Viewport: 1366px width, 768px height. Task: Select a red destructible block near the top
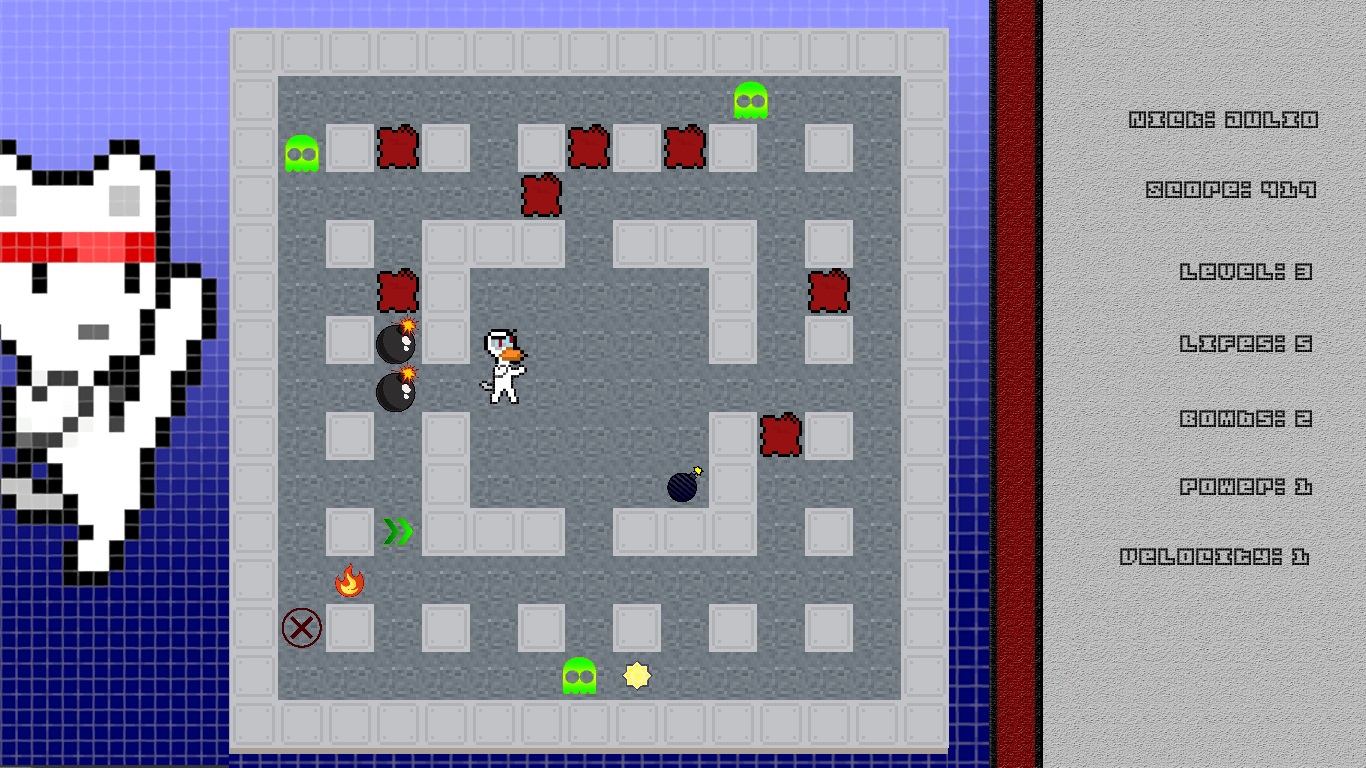tap(398, 147)
